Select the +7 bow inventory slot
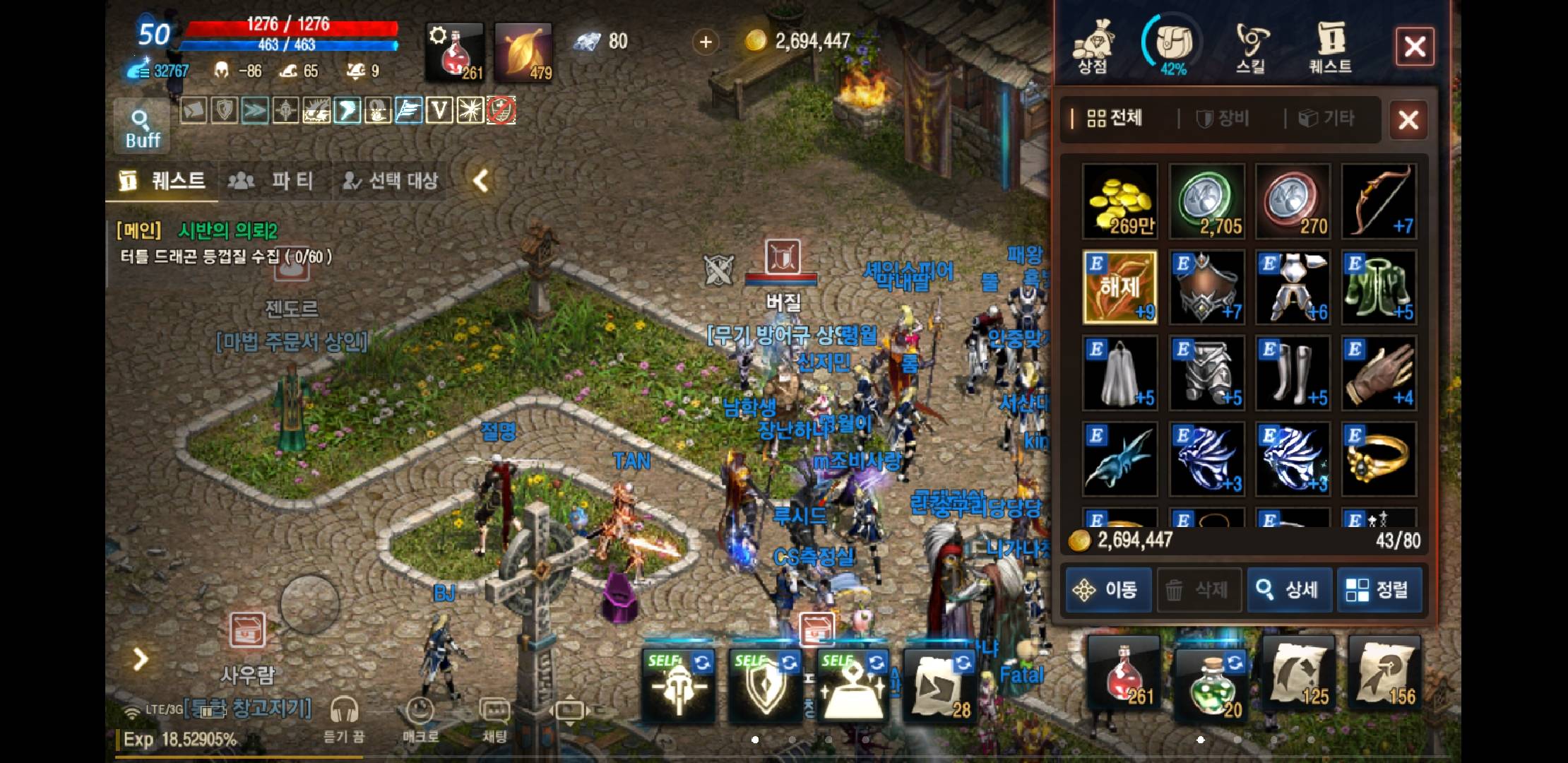The image size is (1568, 763). click(x=1379, y=201)
